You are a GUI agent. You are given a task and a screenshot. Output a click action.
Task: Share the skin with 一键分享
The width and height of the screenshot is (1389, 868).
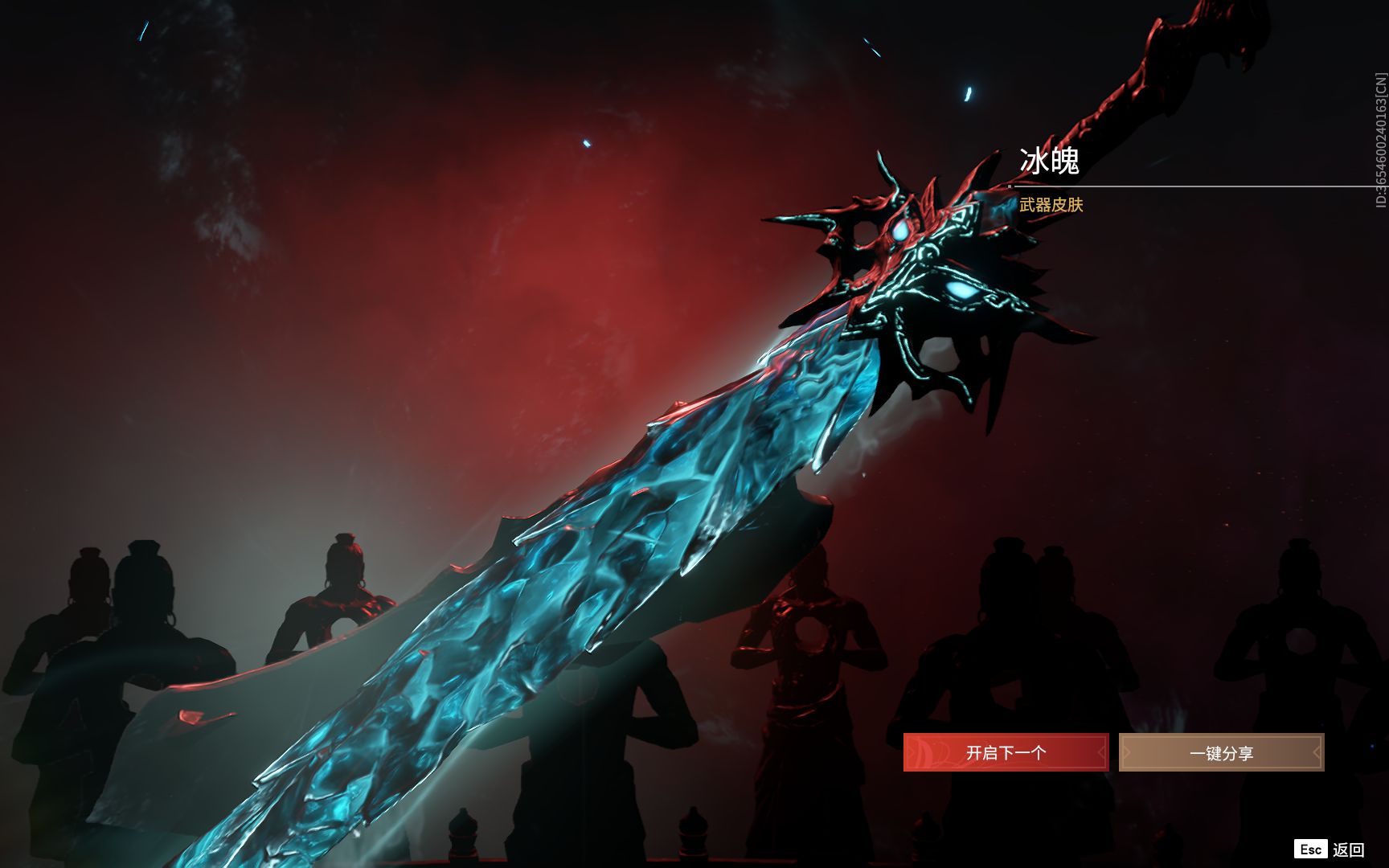[x=1221, y=753]
